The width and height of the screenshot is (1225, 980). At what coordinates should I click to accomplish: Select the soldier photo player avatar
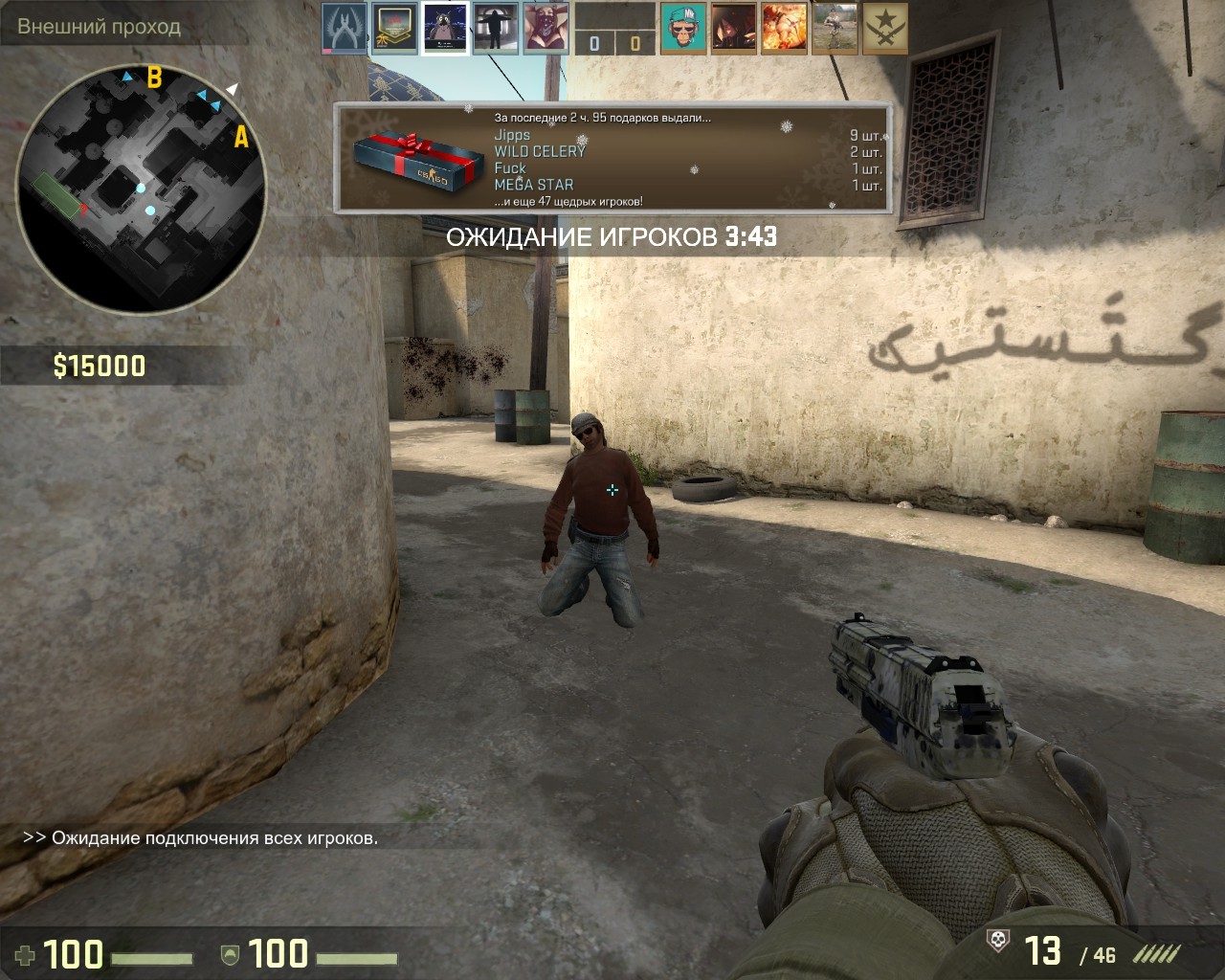835,28
